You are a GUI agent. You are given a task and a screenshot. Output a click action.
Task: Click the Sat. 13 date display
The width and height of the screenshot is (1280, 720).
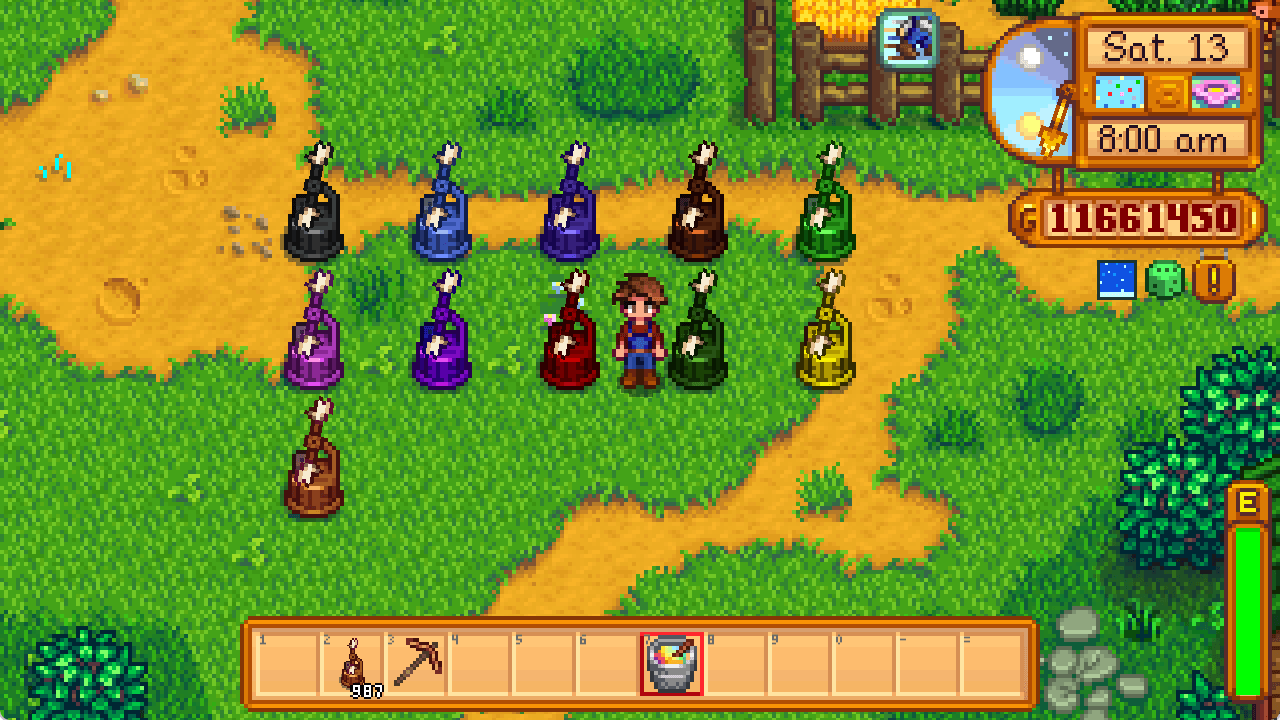(x=1168, y=46)
